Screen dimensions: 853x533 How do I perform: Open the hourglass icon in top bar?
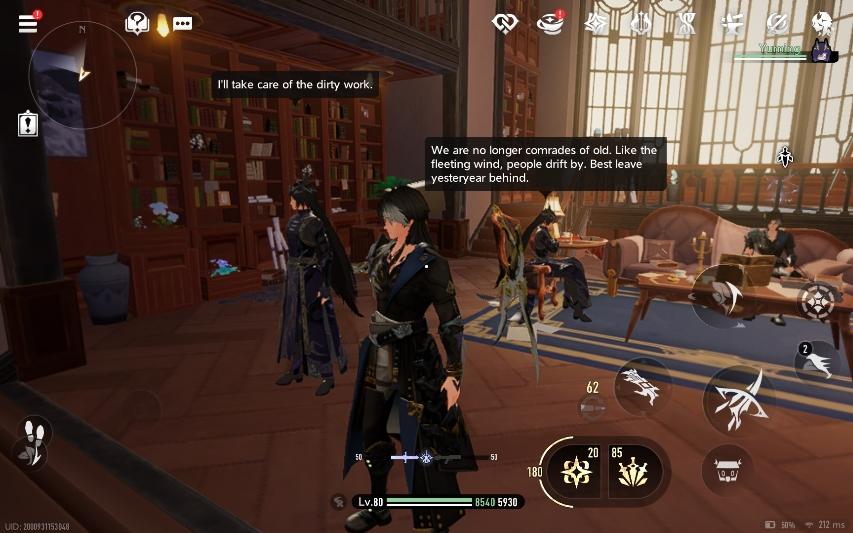pos(686,22)
